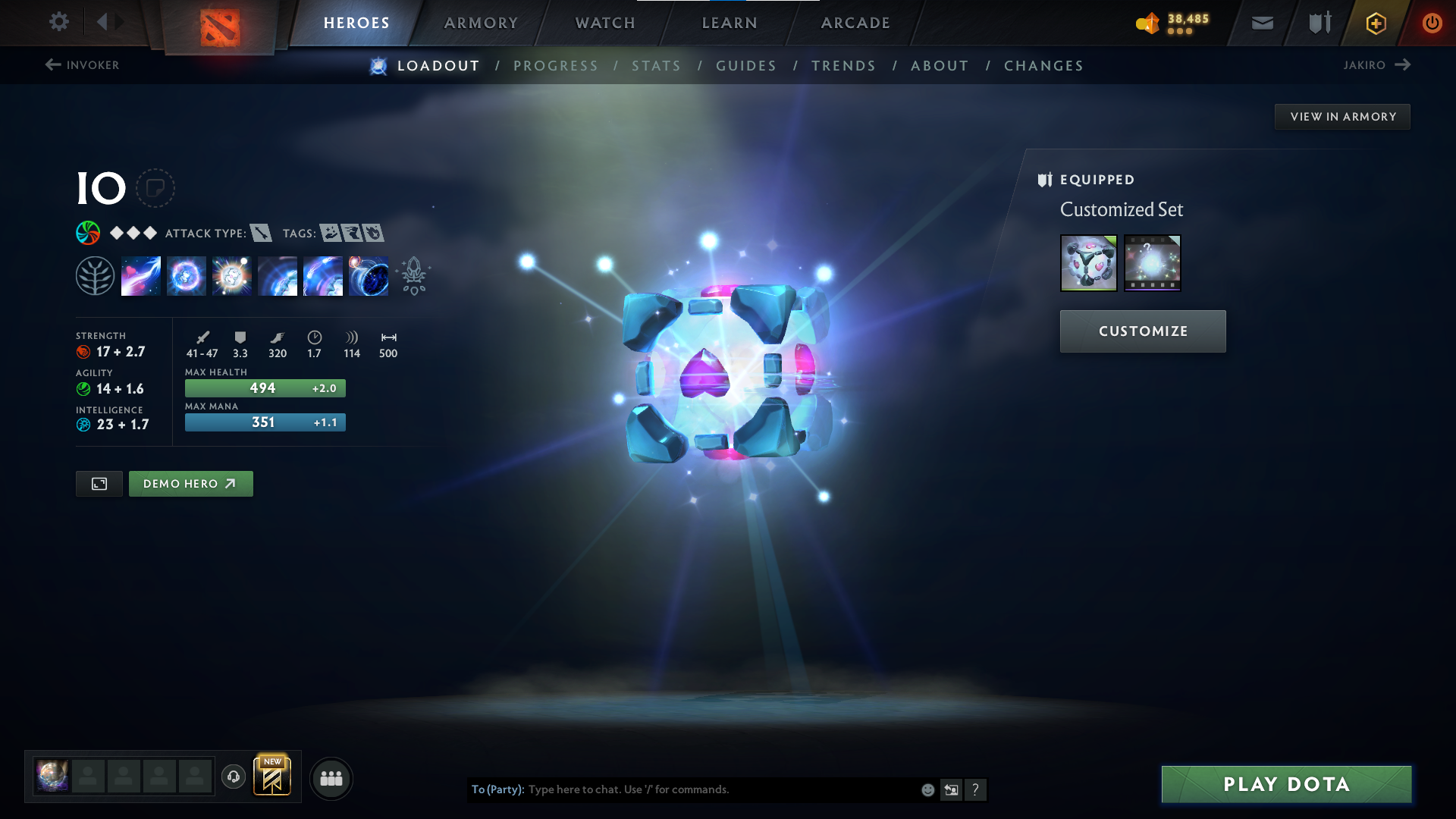Open Io's Talent Tree icon
Viewport: 1456px width, 819px height.
coord(95,275)
